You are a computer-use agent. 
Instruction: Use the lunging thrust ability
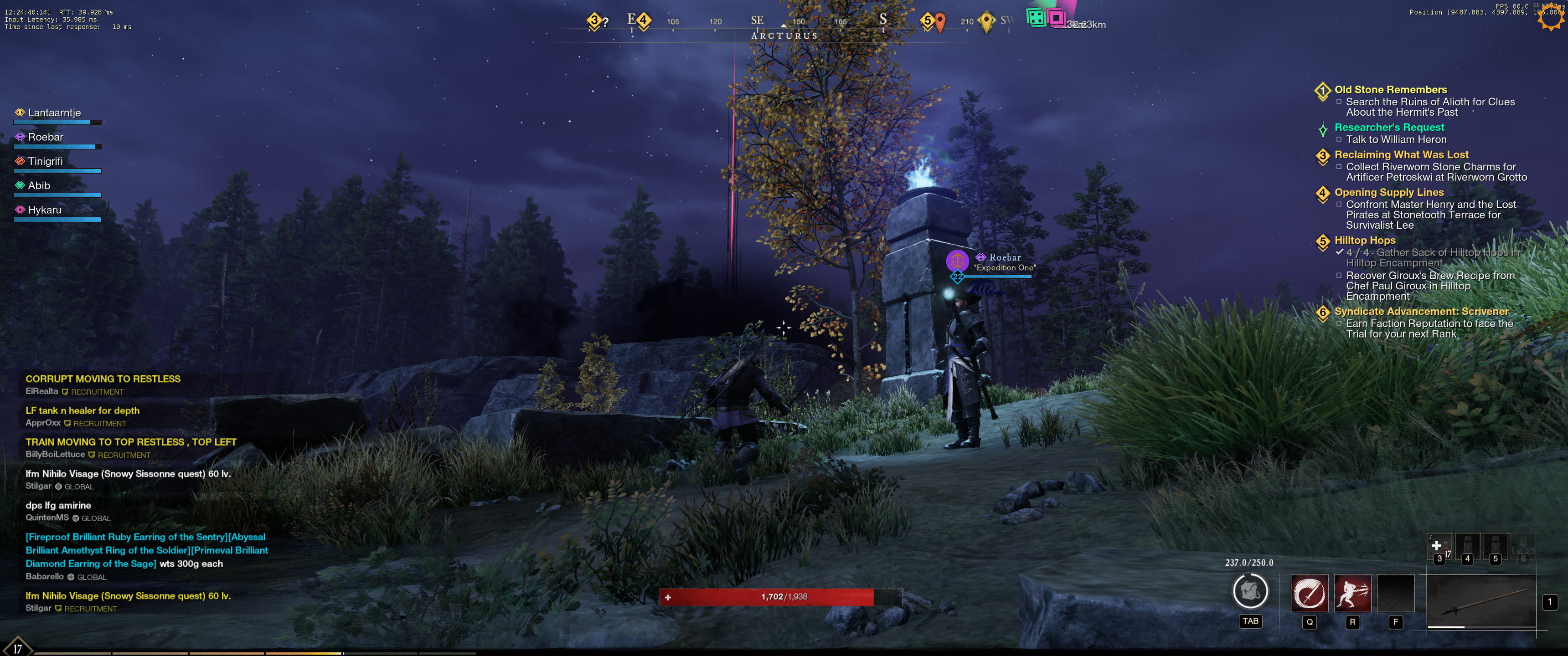(x=1352, y=593)
